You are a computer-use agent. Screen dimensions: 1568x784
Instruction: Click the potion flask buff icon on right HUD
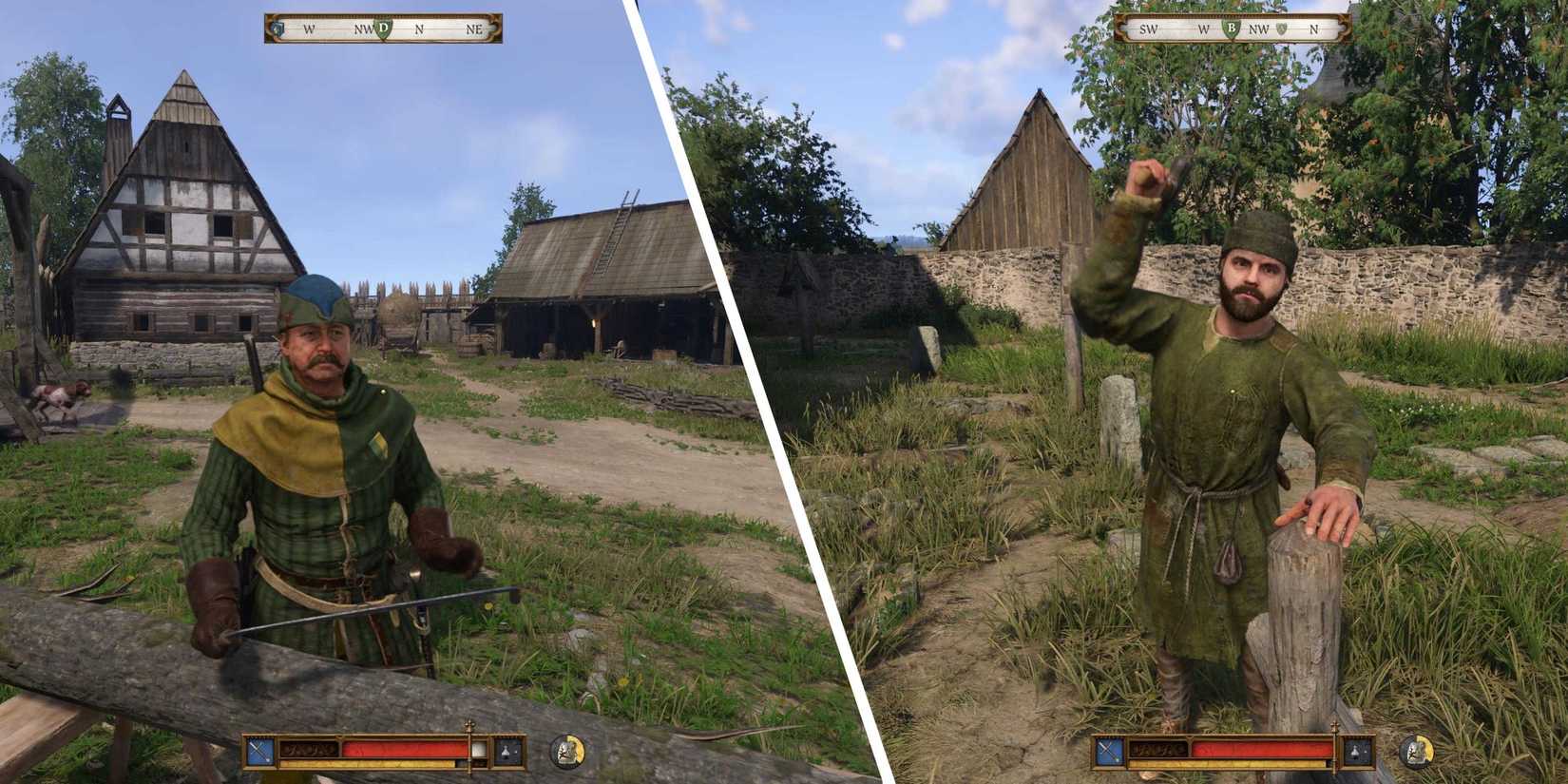(1355, 751)
